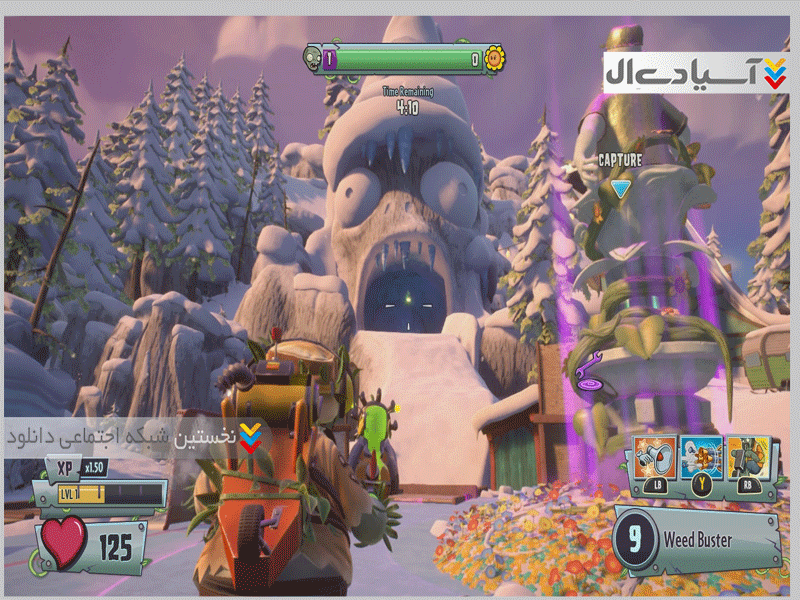800x600 pixels.
Task: Select the Weed Buster weapon panel
Action: (x=697, y=541)
